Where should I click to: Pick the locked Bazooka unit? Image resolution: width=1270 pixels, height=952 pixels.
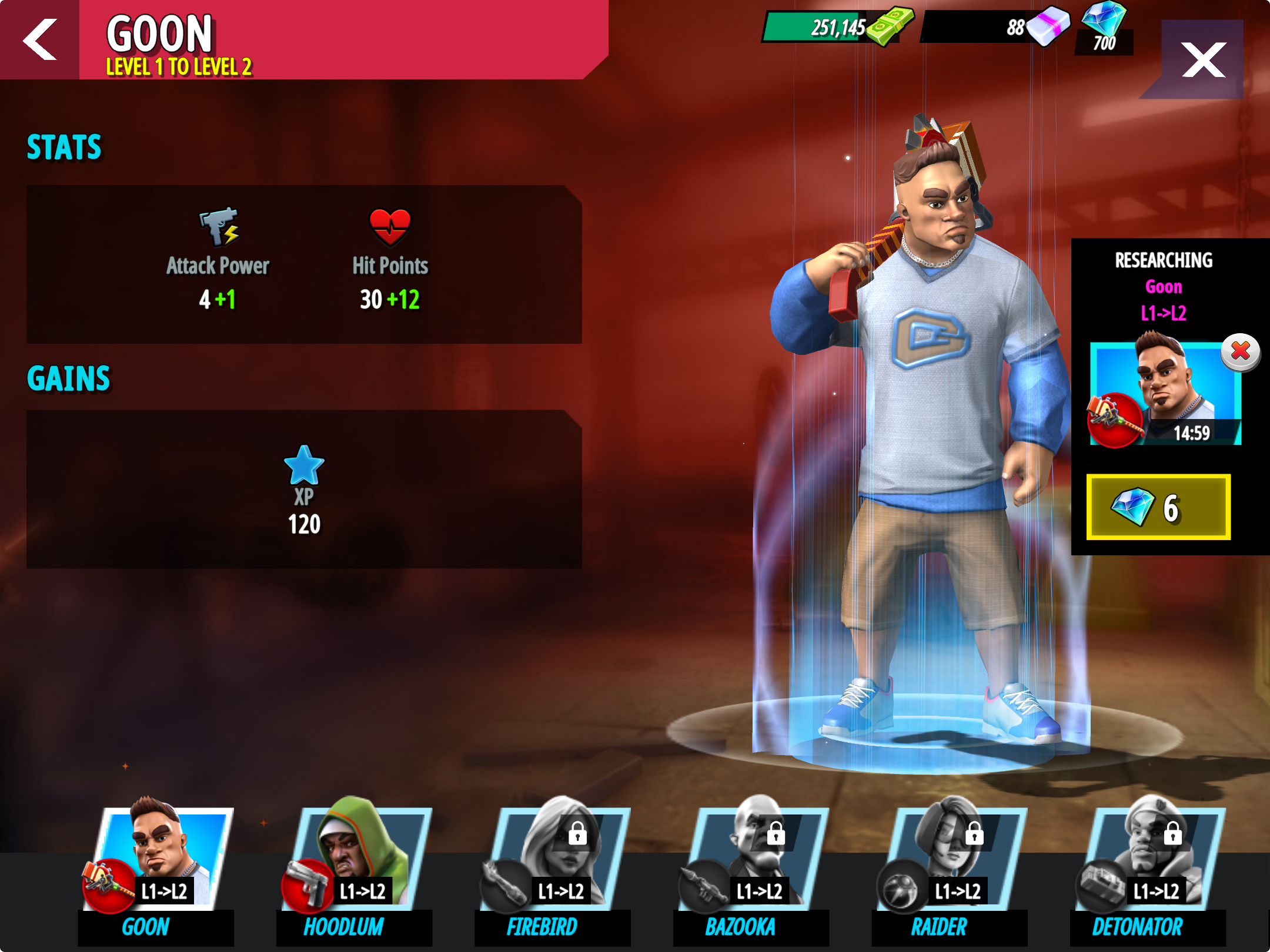(751, 864)
